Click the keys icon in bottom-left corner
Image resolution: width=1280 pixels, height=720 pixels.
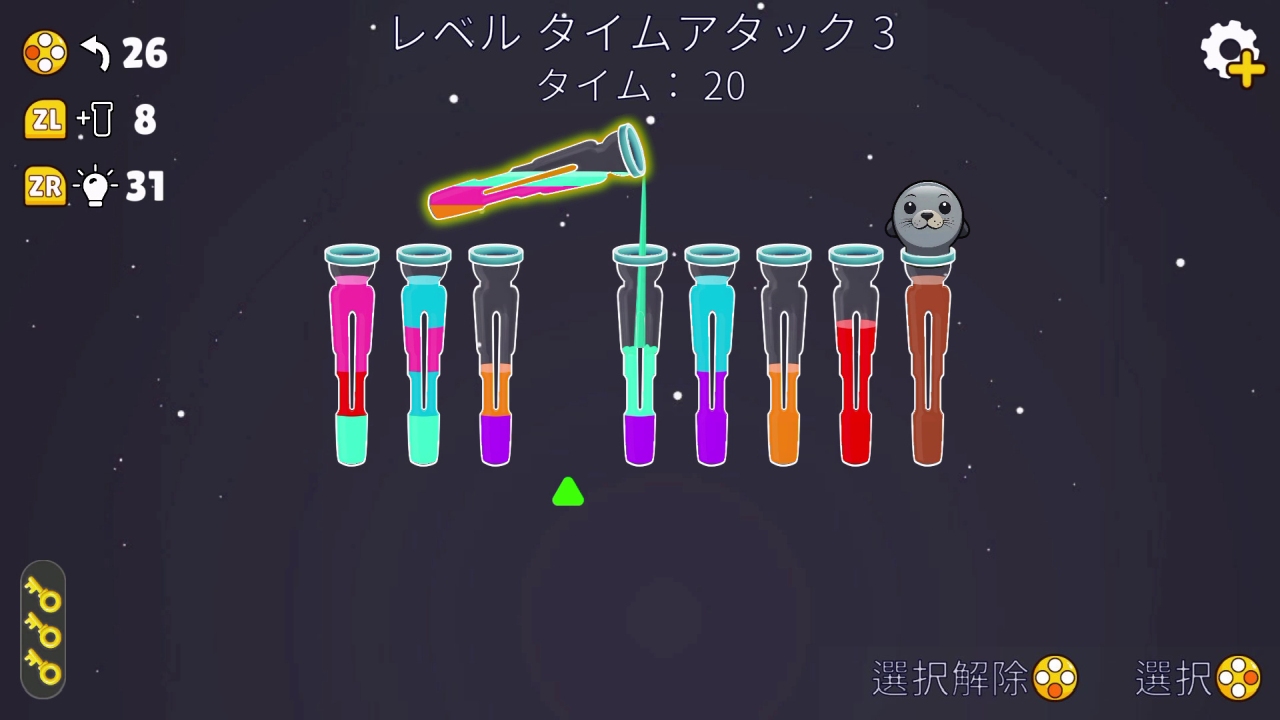(42, 630)
